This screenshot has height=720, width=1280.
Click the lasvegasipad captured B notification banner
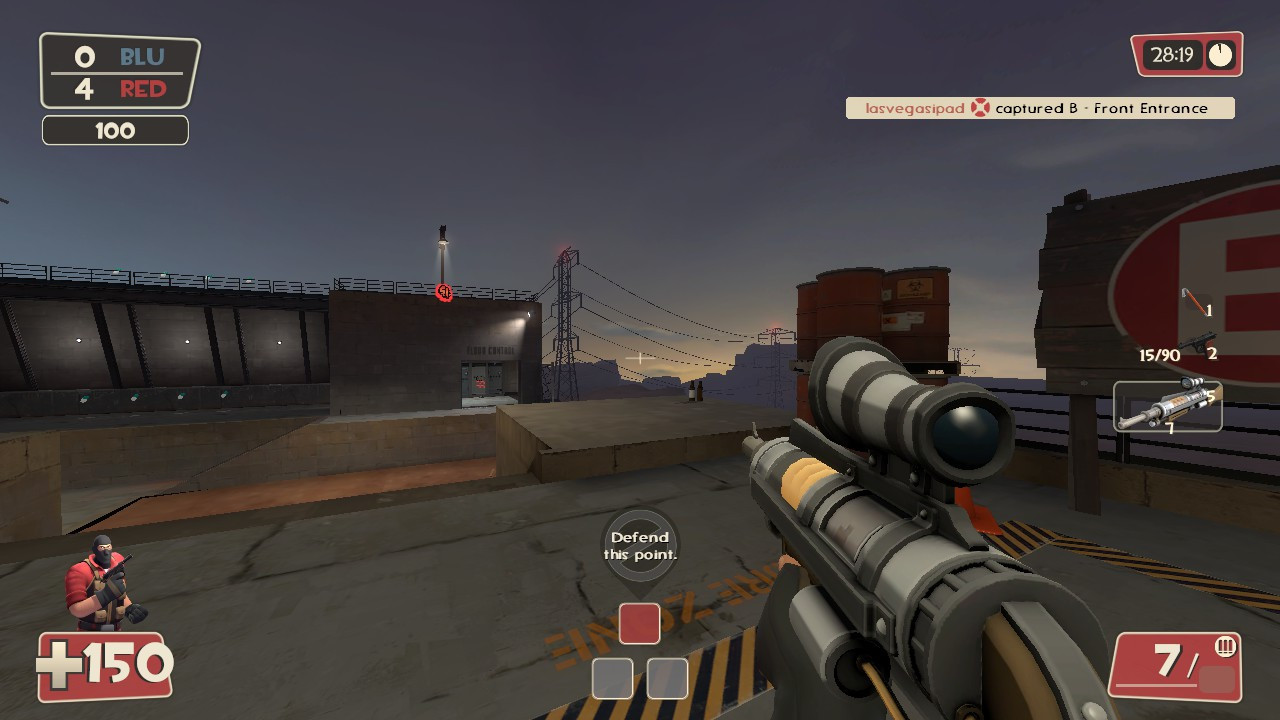[1040, 108]
